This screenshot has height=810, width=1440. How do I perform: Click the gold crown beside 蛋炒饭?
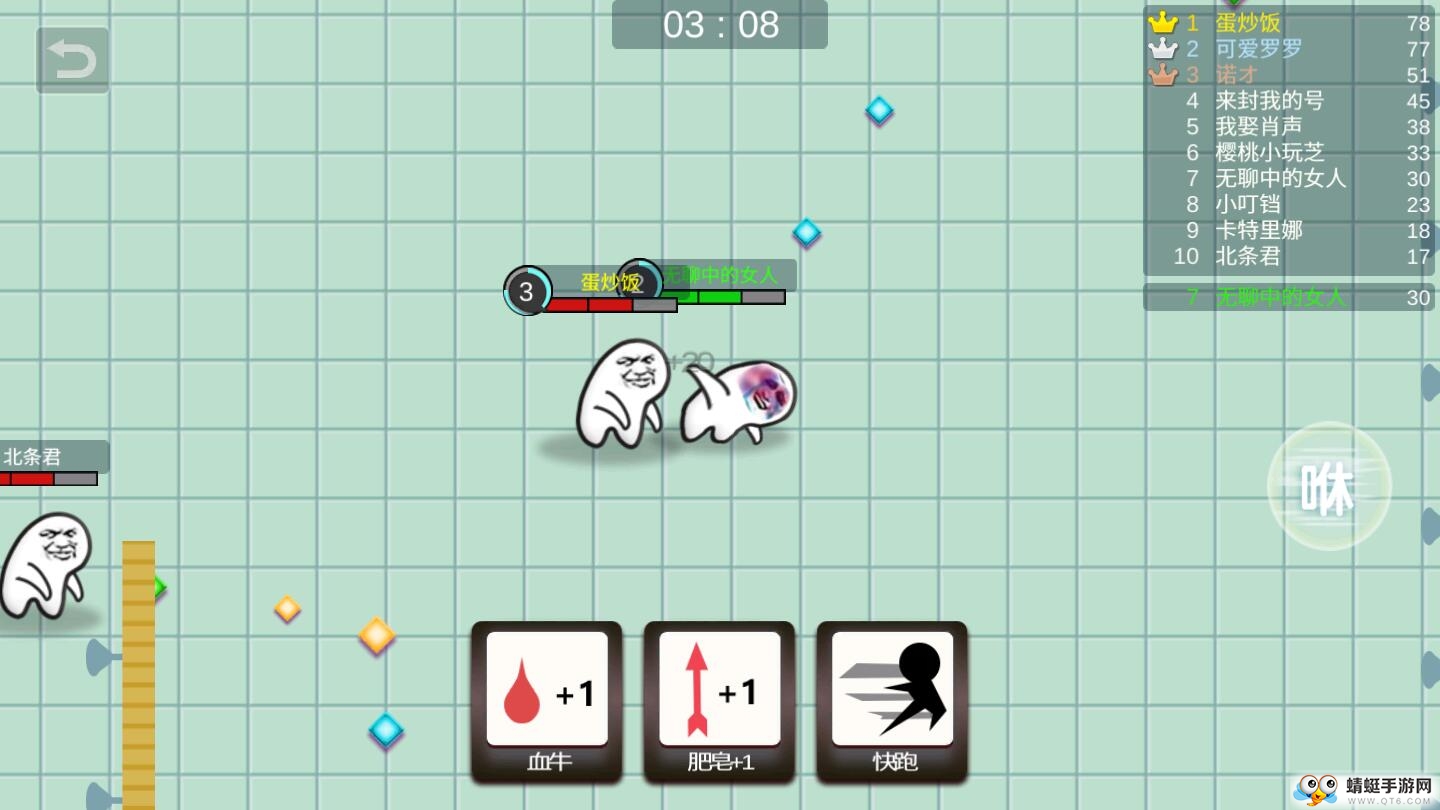click(x=1162, y=21)
